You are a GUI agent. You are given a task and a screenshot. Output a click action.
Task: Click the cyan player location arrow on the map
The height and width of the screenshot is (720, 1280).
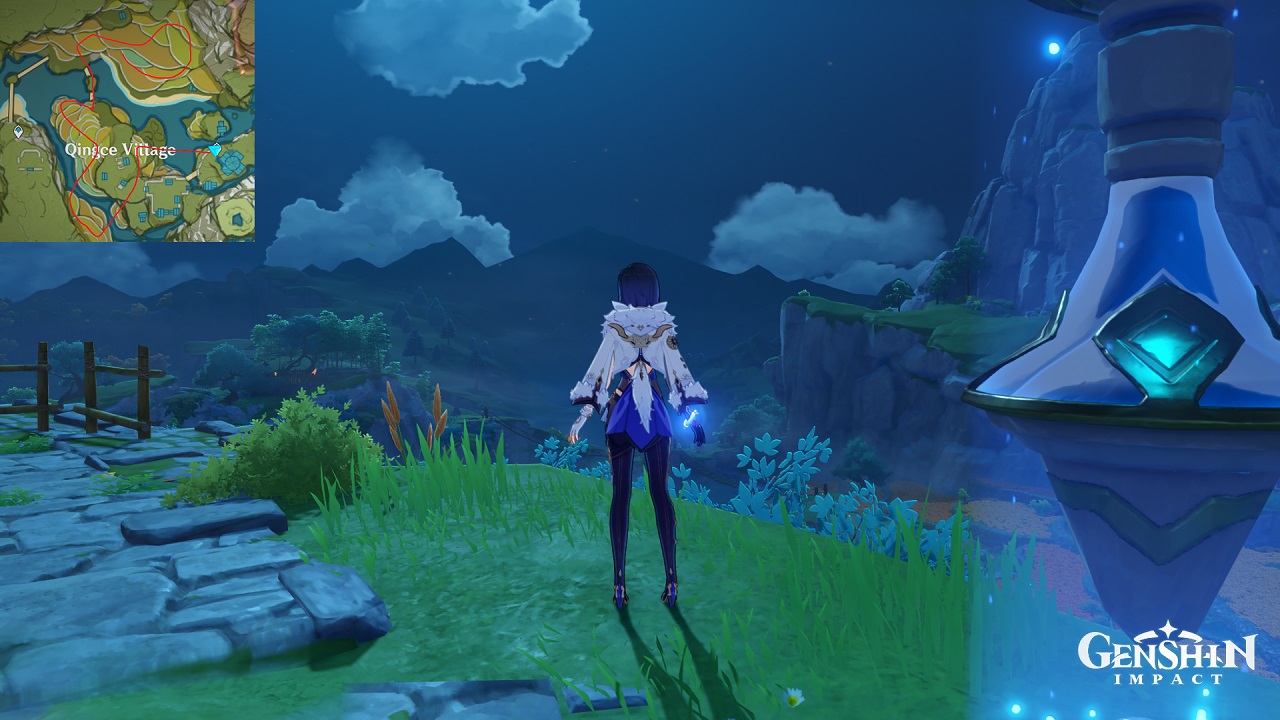coord(216,149)
